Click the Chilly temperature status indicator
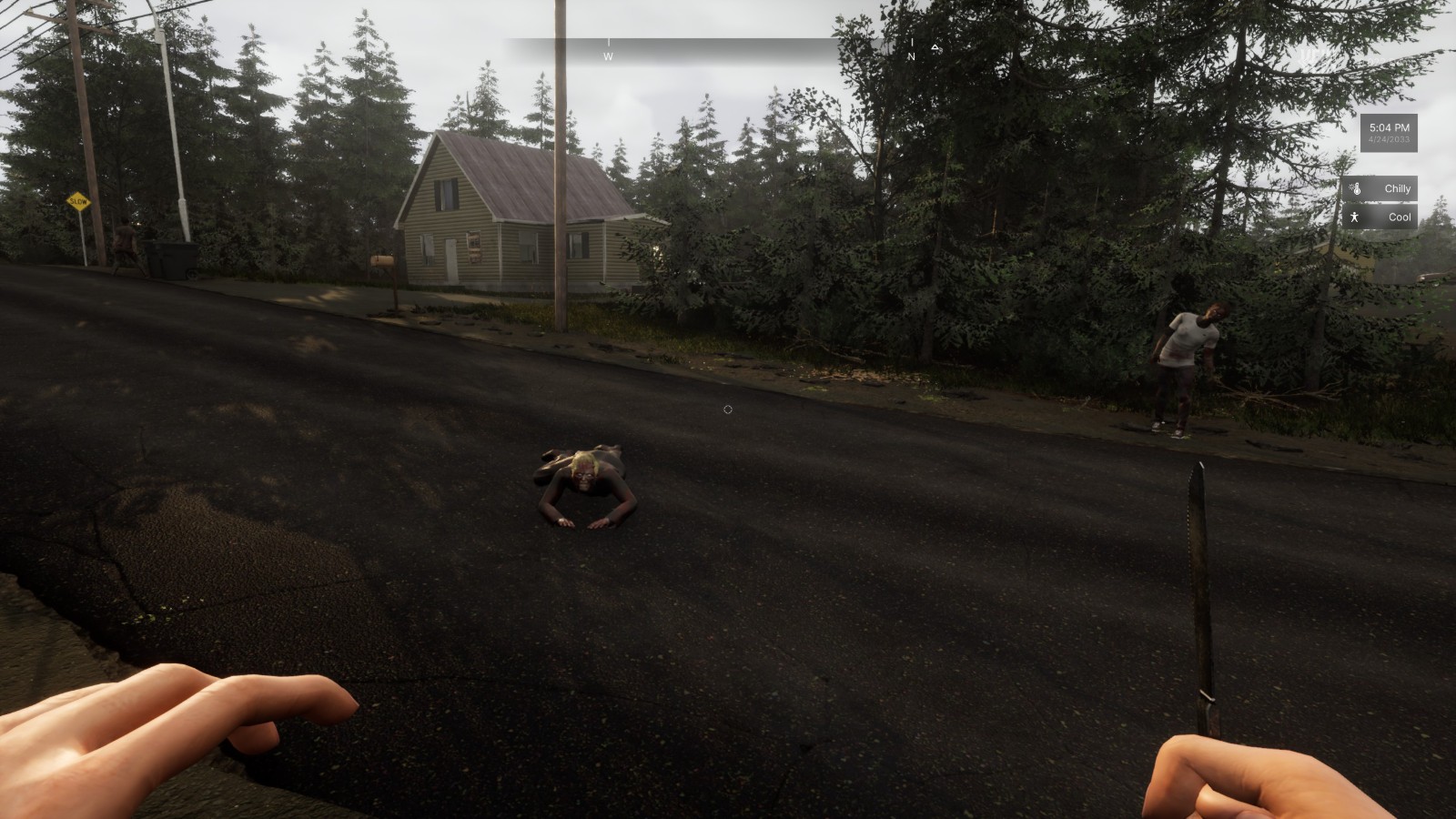The height and width of the screenshot is (819, 1456). click(x=1380, y=188)
